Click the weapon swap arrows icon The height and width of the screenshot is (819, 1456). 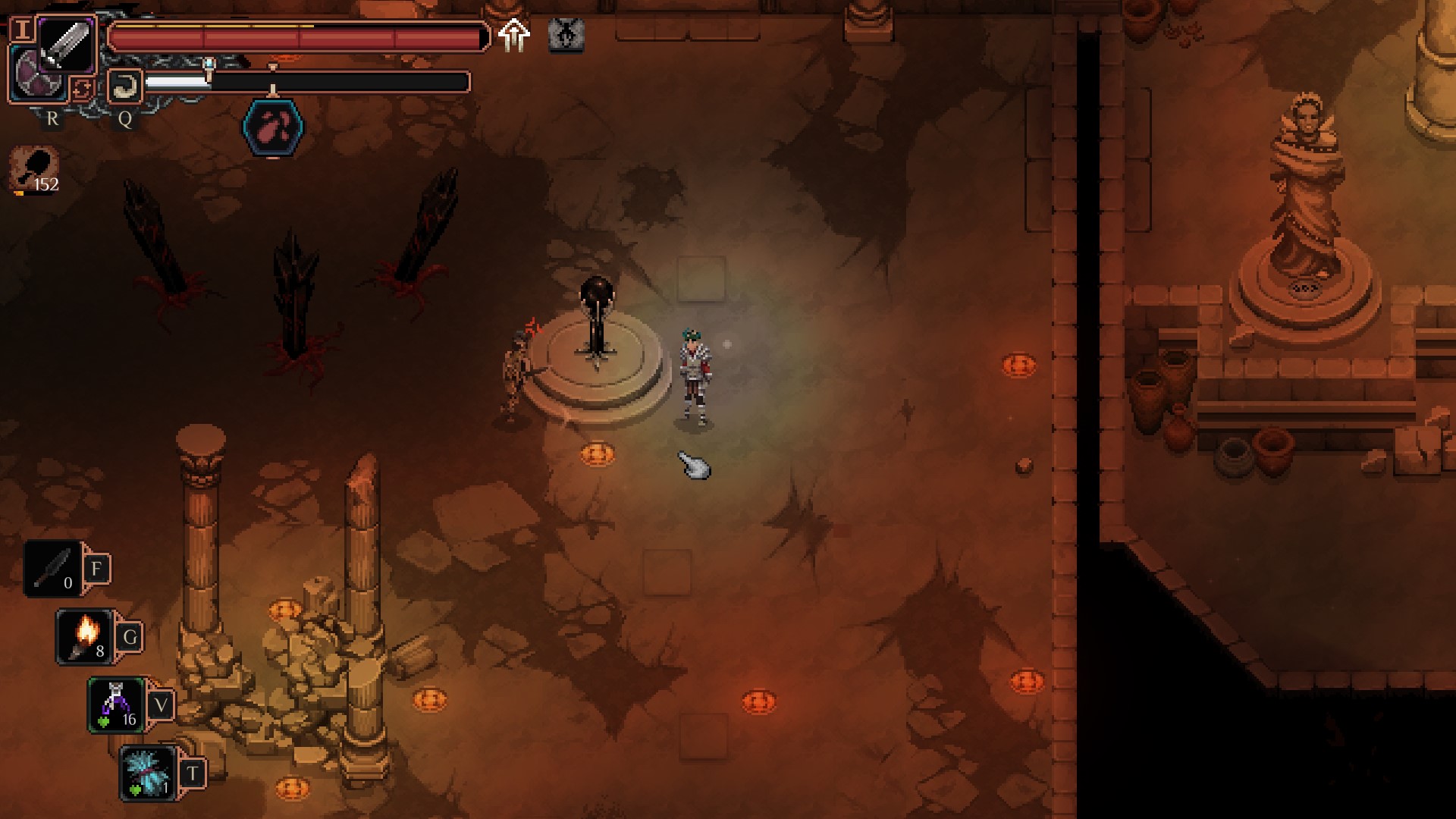[x=81, y=89]
